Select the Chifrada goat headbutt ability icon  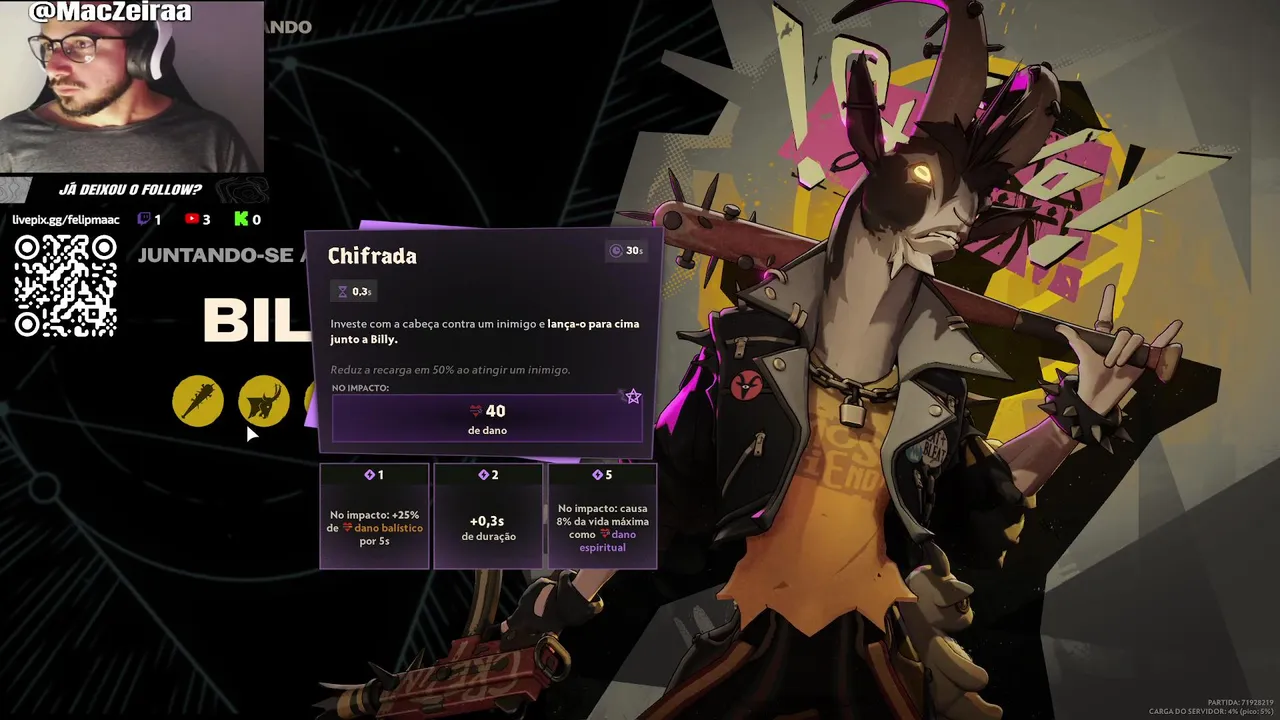[264, 401]
